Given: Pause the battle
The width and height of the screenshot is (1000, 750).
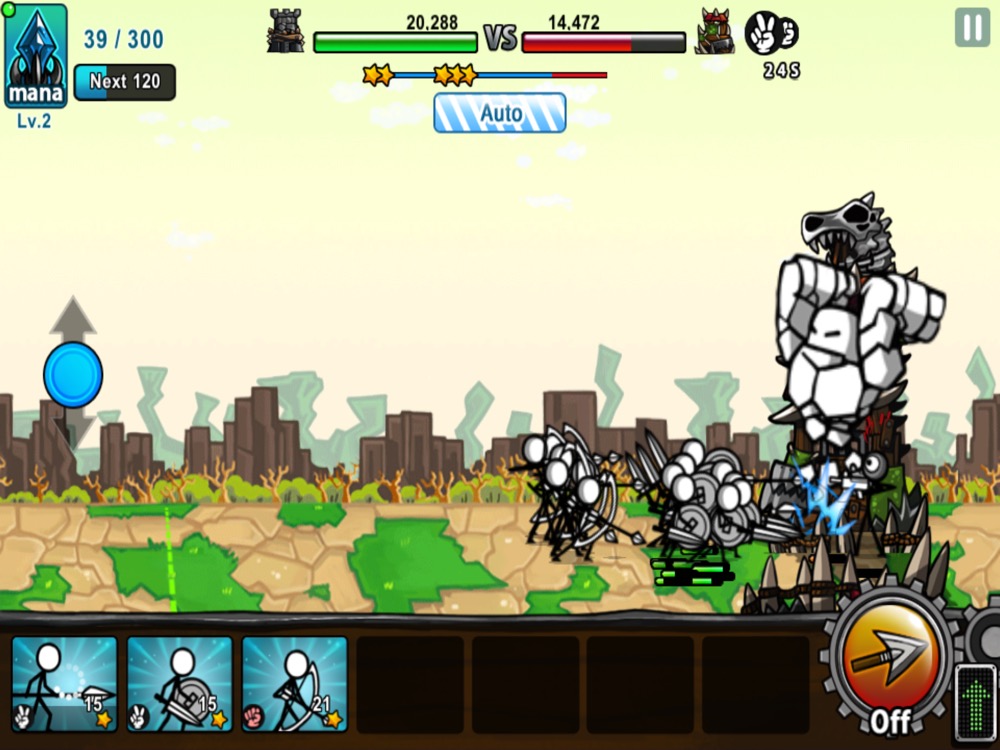Looking at the screenshot, I should (x=971, y=27).
